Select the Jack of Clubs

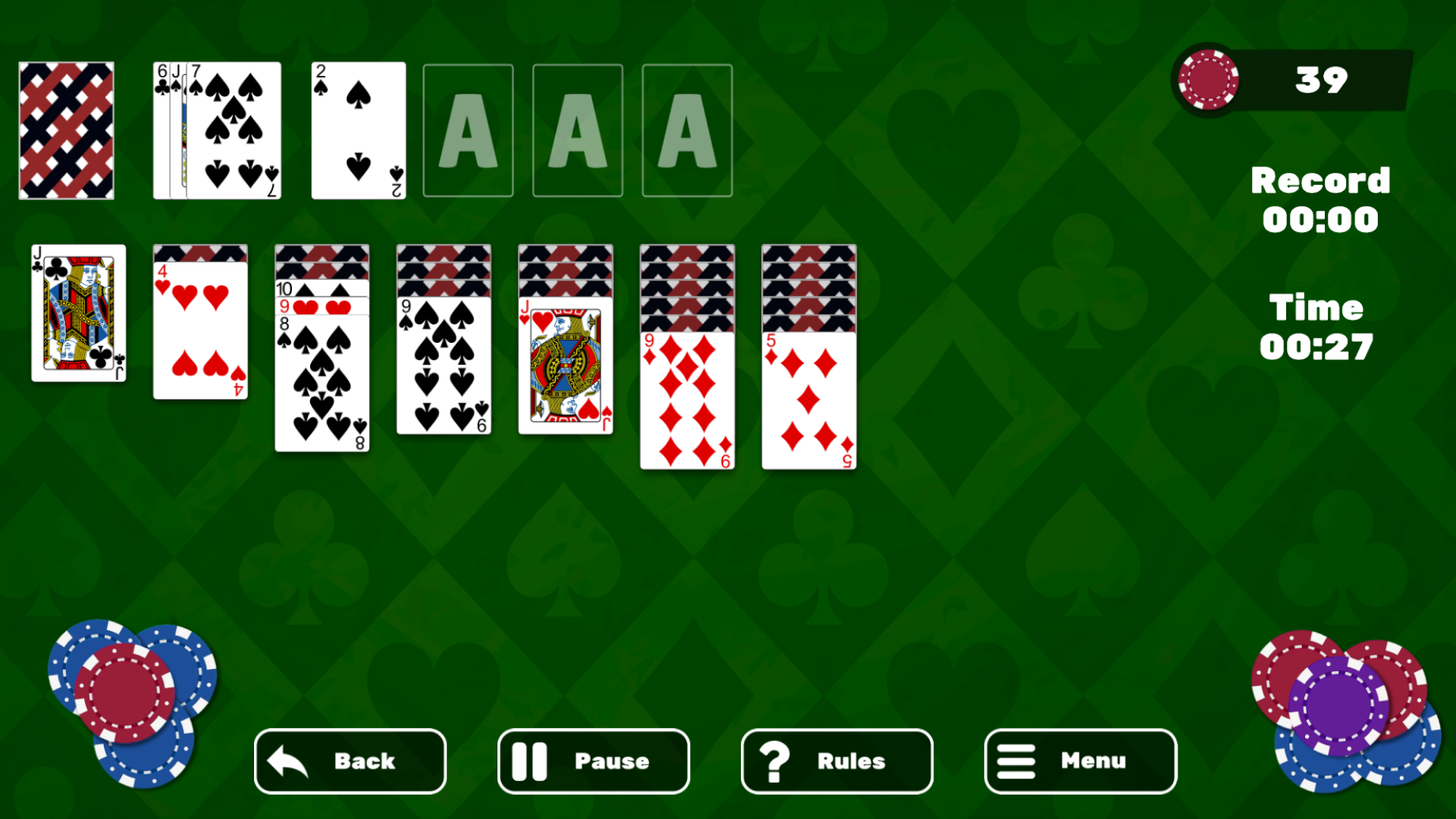(x=78, y=312)
